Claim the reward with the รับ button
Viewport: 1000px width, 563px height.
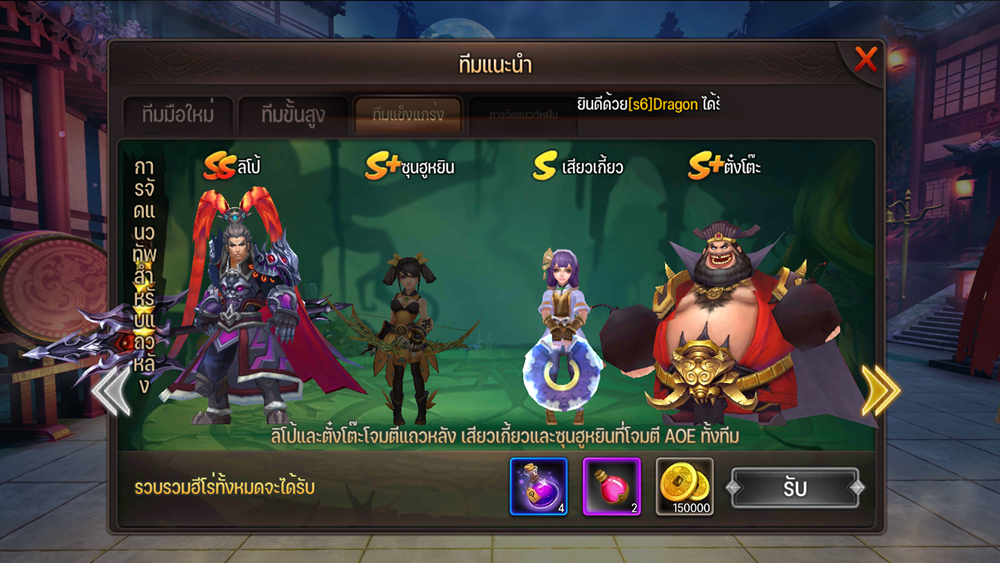point(795,488)
